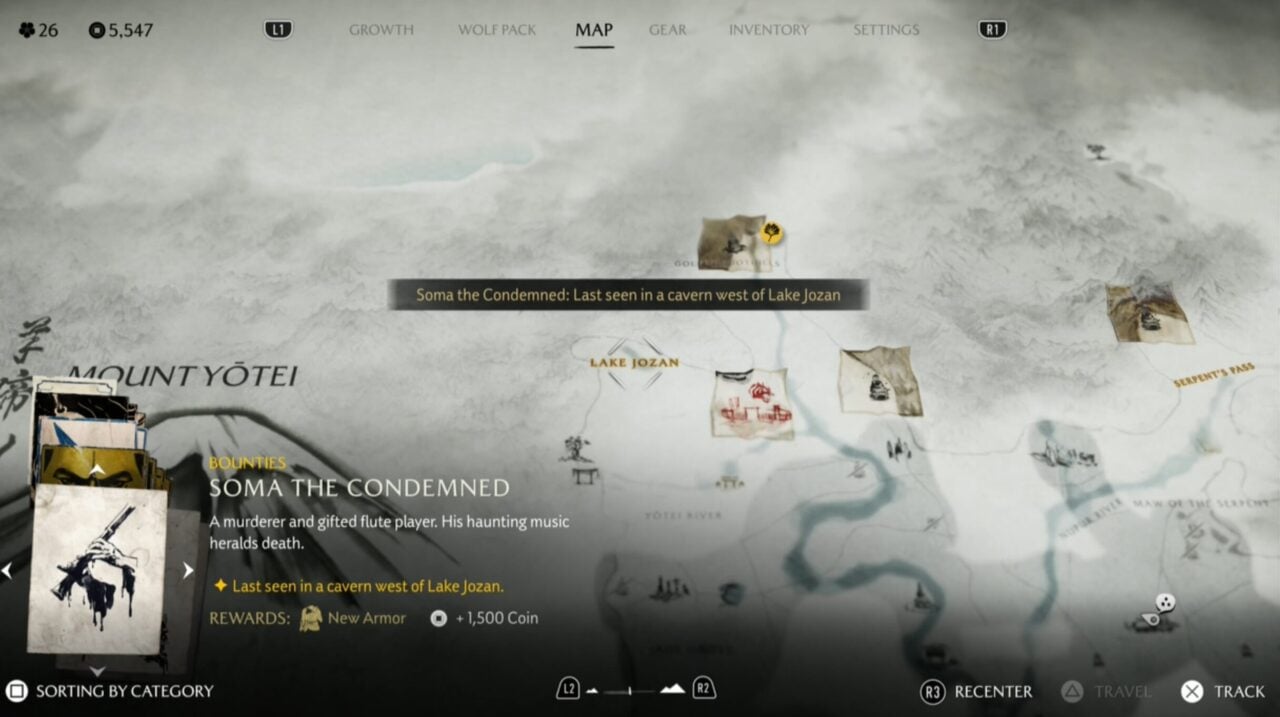1280x717 pixels.
Task: Click the up arrow above the bounty card
Action: click(x=97, y=469)
